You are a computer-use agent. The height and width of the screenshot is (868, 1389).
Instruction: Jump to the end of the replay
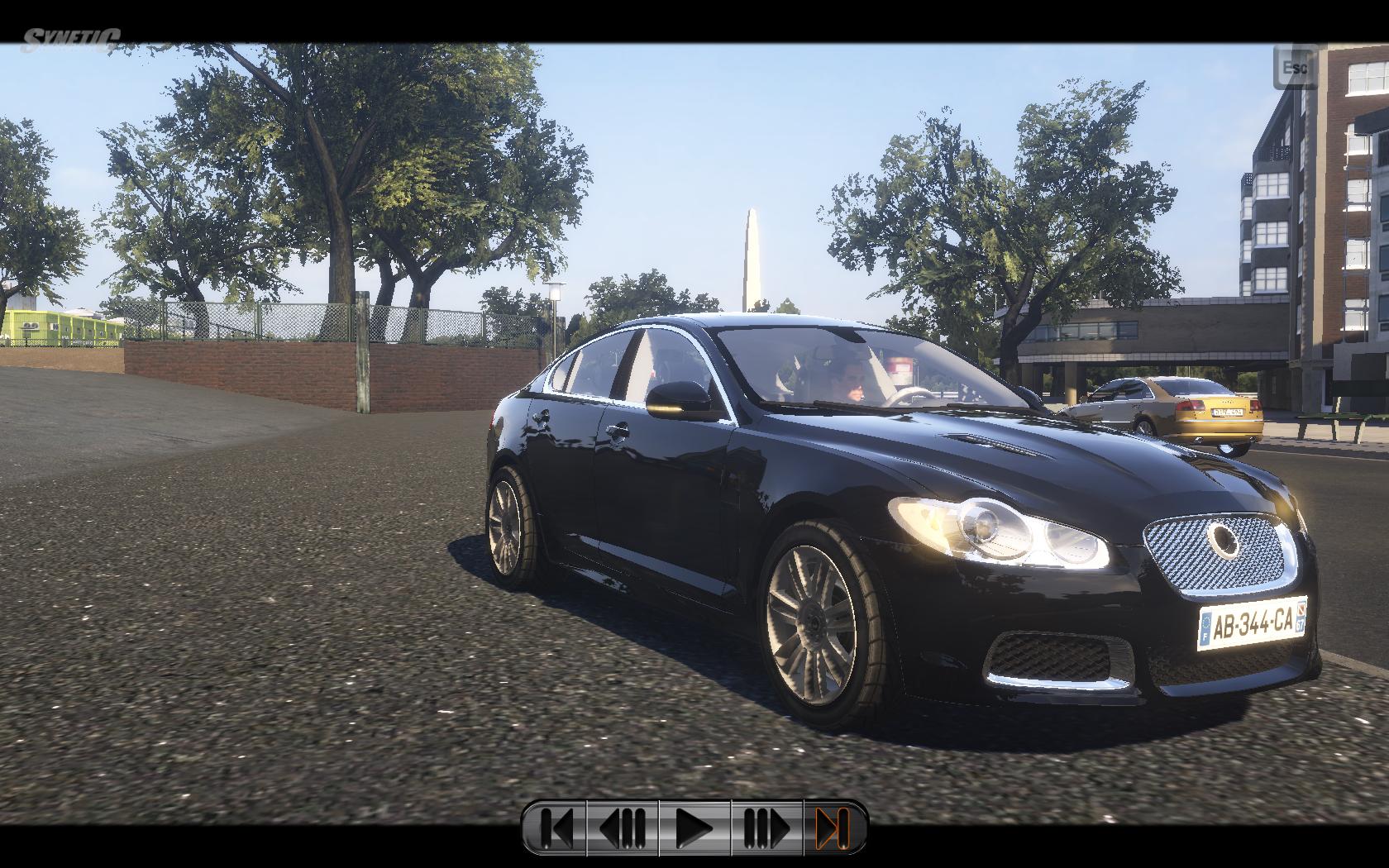point(833,827)
